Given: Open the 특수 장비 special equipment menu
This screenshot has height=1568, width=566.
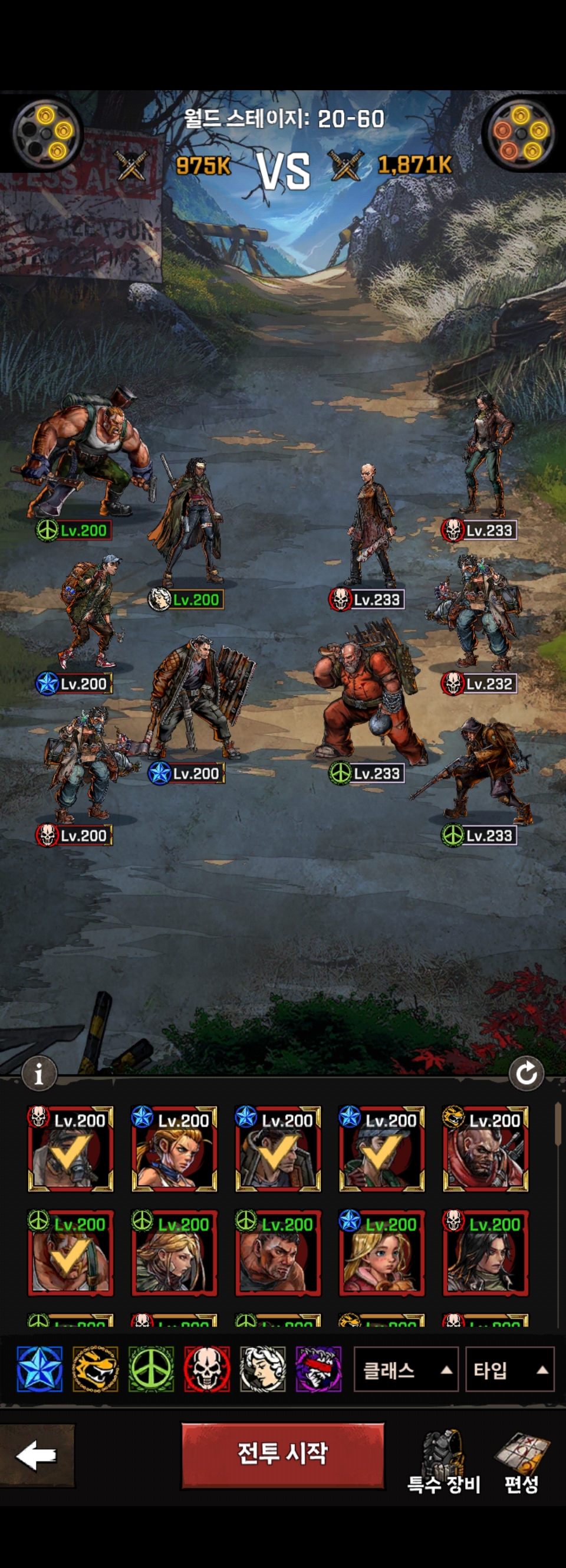Looking at the screenshot, I should tap(444, 1464).
